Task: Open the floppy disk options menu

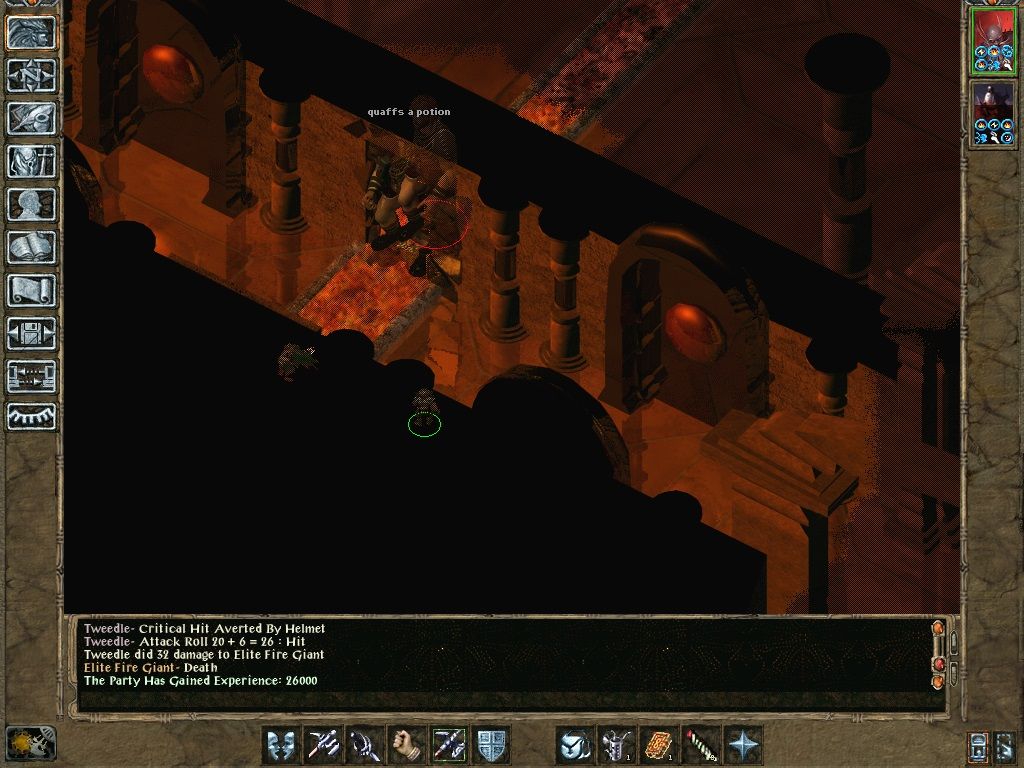Action: click(31, 333)
